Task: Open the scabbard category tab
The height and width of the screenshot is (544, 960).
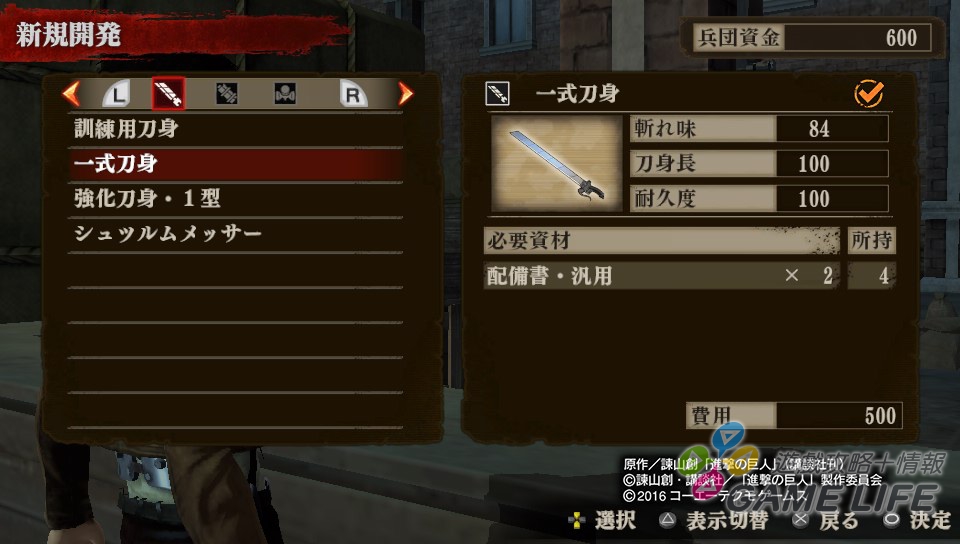Action: click(227, 94)
